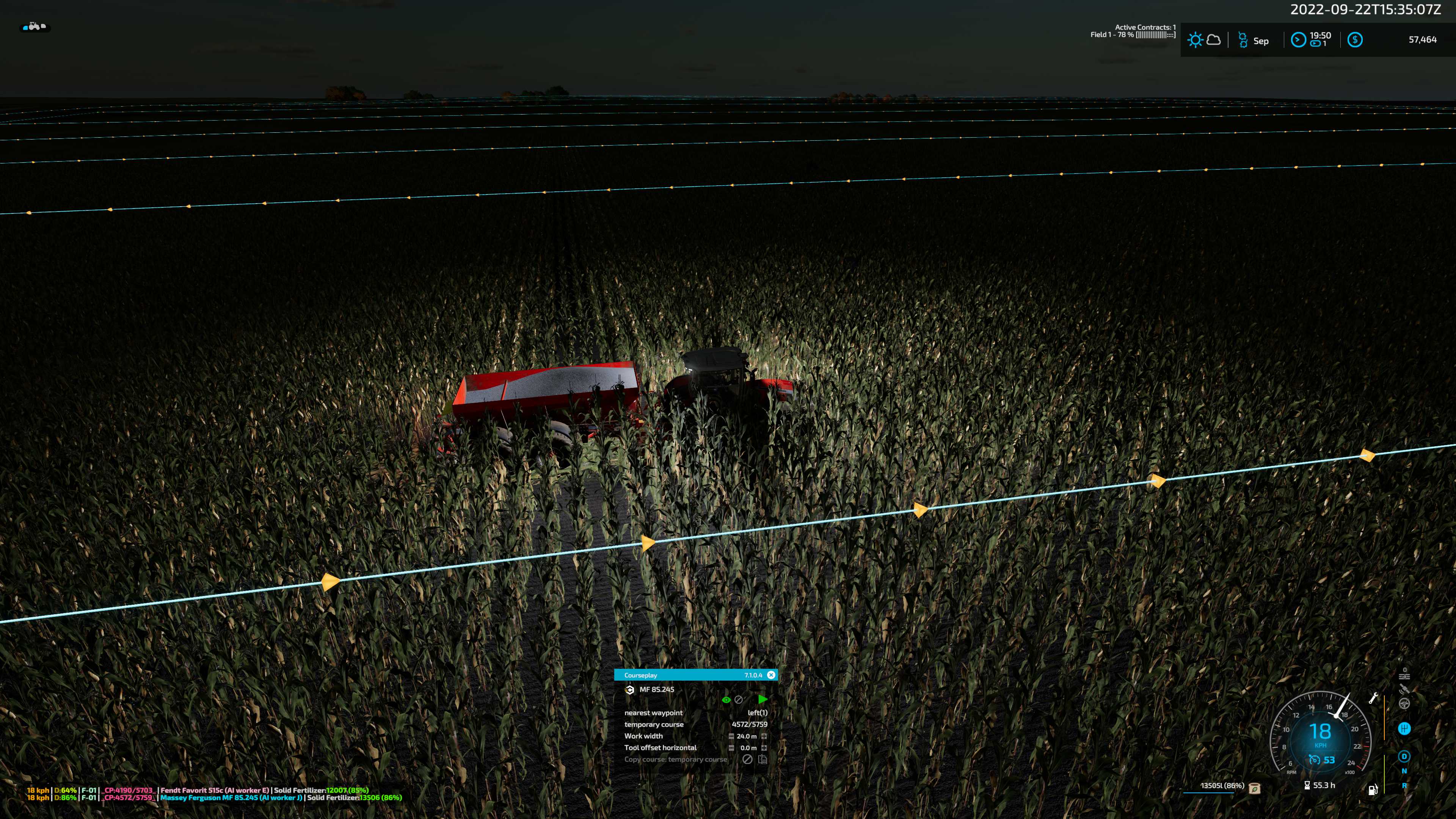Screen dimensions: 1456x819
Task: Decrease the Tool offset horizontal value
Action: tap(731, 748)
